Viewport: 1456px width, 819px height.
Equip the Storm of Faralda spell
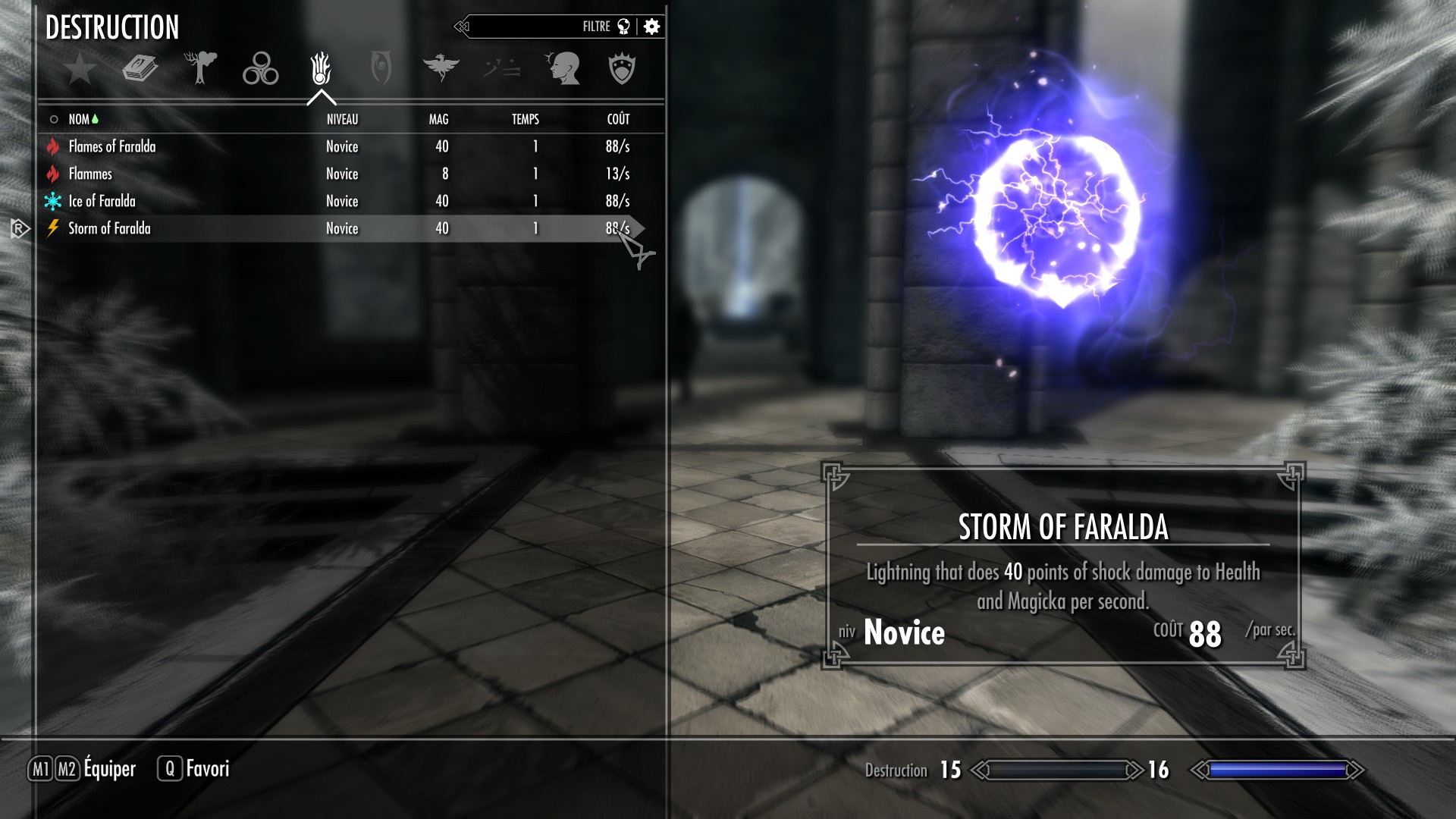[x=109, y=228]
